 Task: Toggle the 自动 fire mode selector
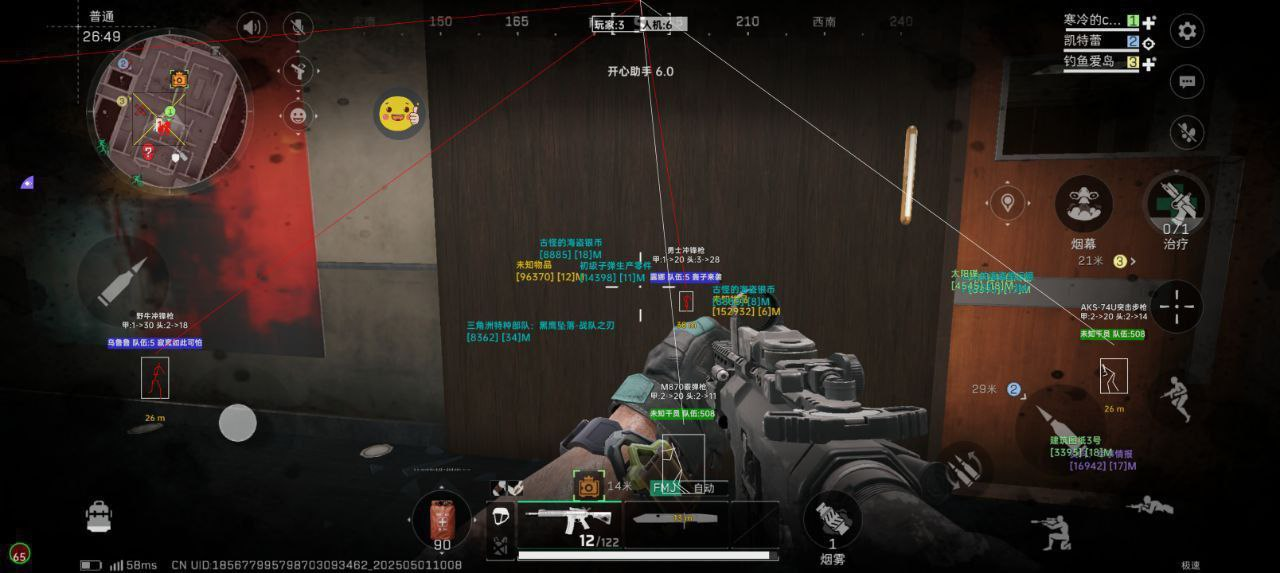point(703,488)
